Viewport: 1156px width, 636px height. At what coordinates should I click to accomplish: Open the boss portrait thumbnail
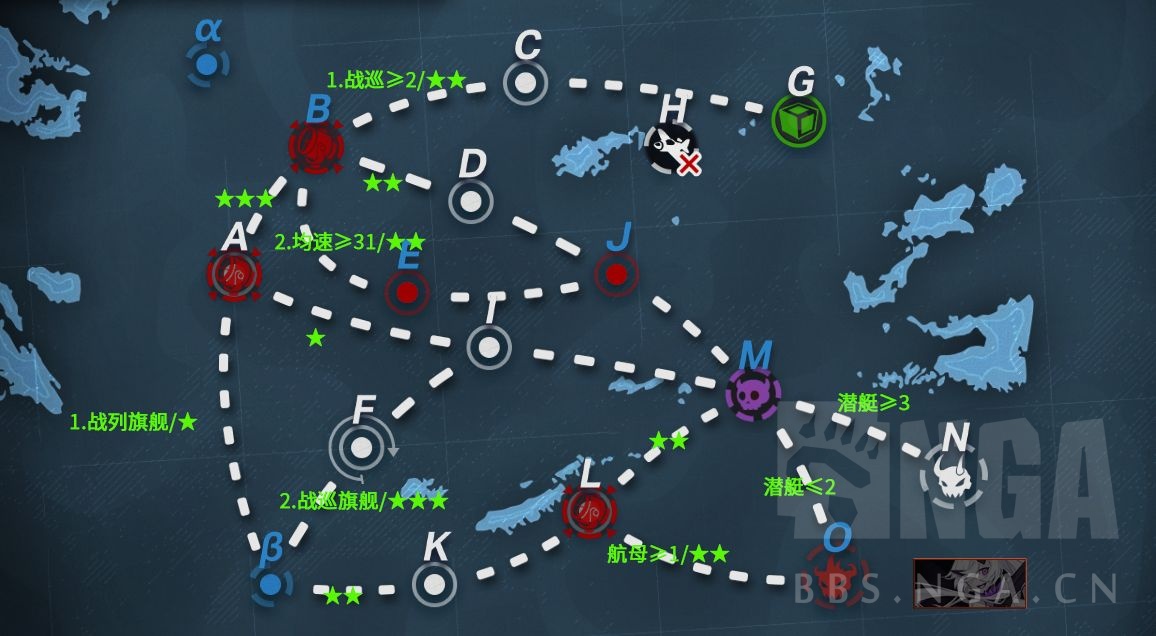tap(969, 583)
